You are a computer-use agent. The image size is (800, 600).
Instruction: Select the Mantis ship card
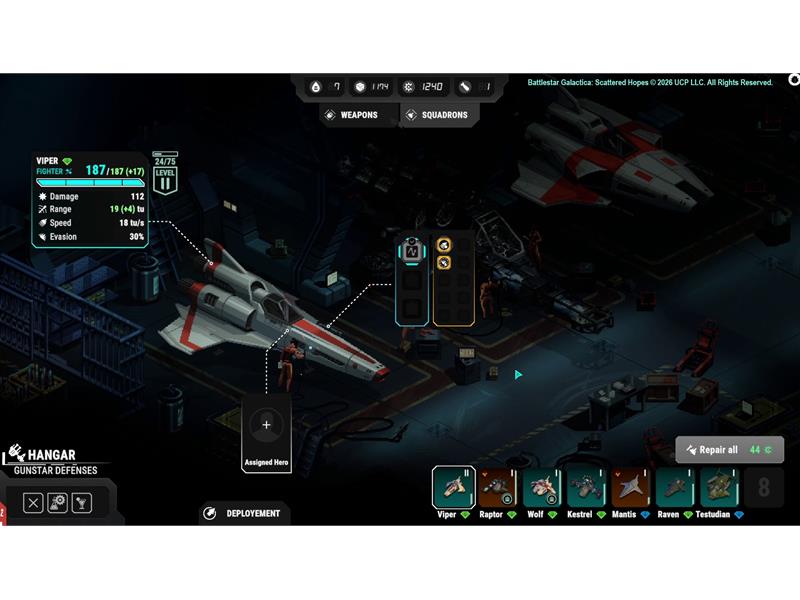630,487
